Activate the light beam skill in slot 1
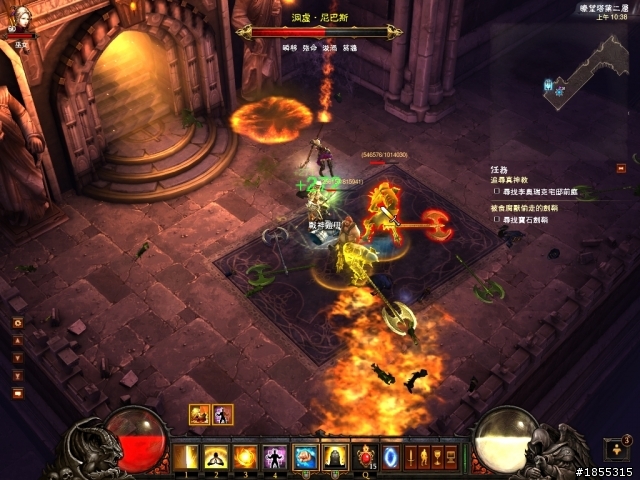The height and width of the screenshot is (480, 640). (186, 458)
